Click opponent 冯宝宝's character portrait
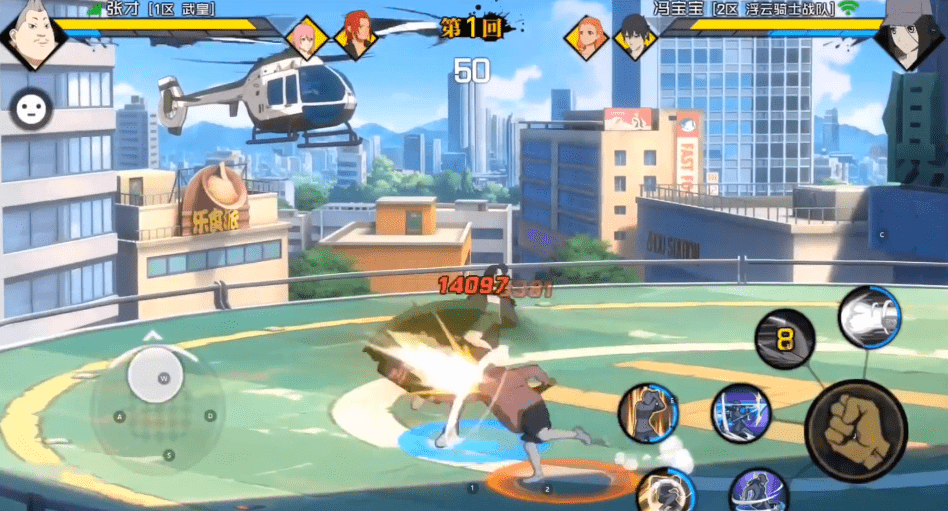This screenshot has height=511, width=948. (910, 38)
